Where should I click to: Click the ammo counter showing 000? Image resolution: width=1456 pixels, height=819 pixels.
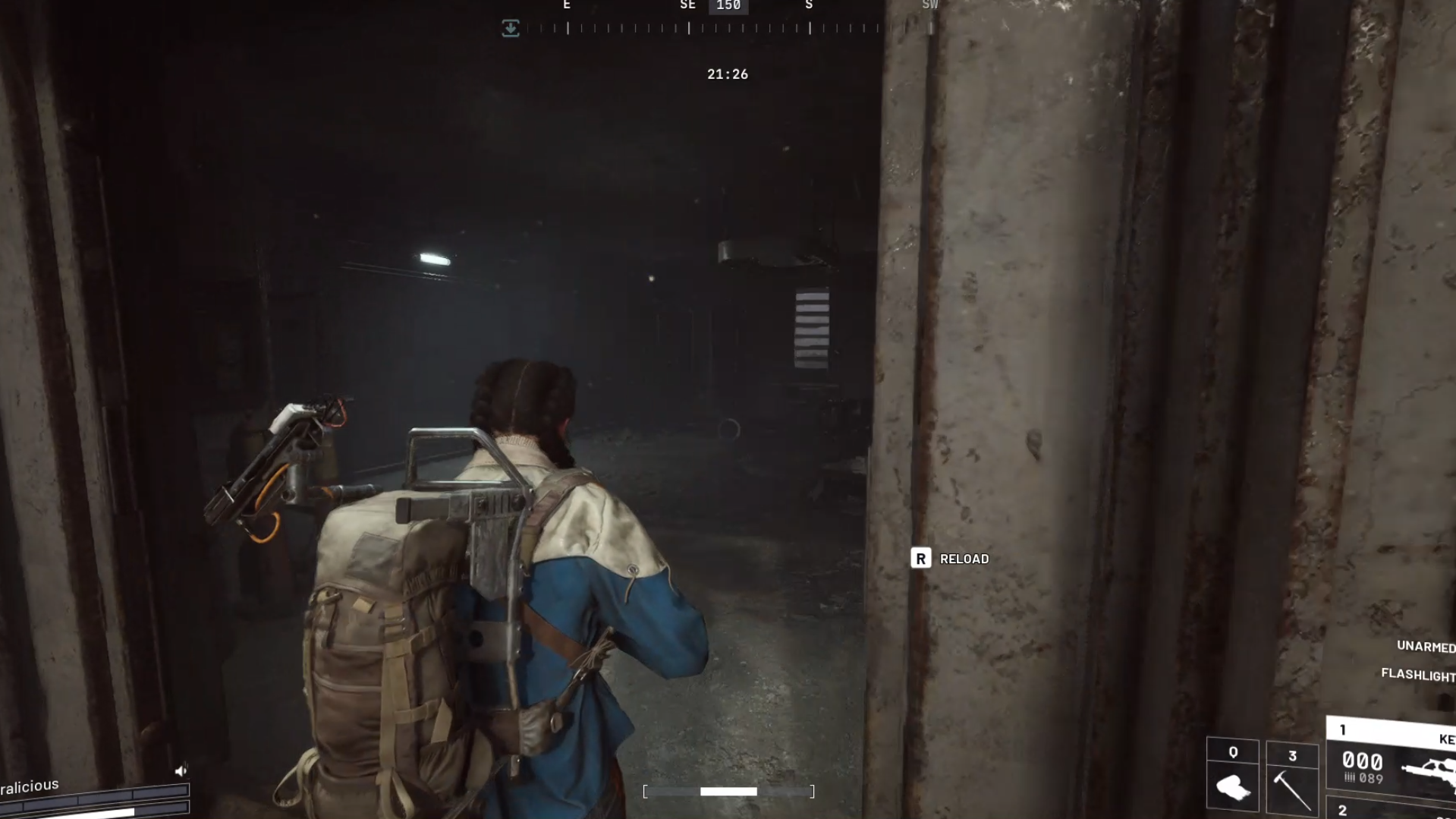[x=1363, y=760]
